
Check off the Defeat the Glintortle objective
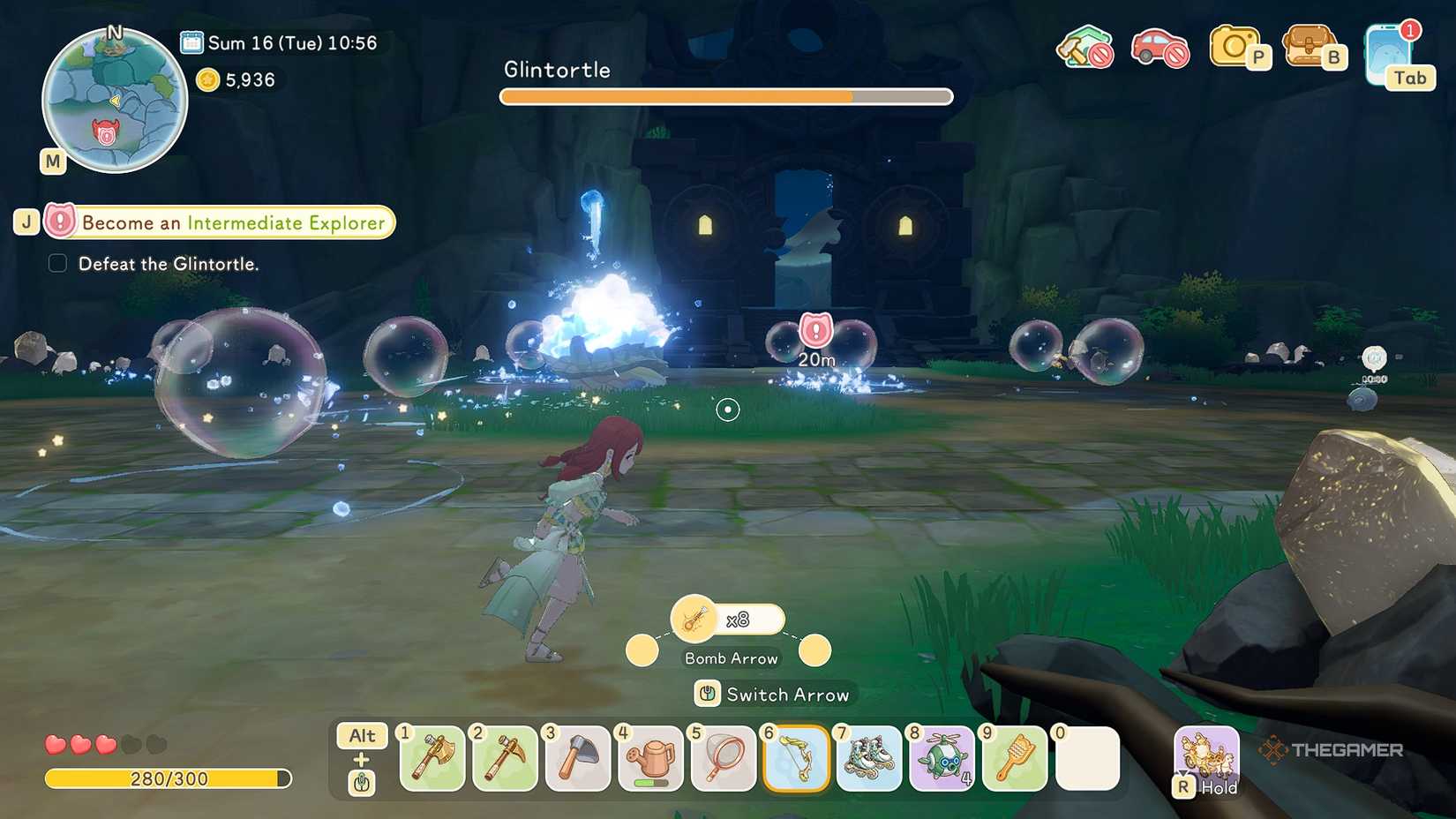coord(56,262)
